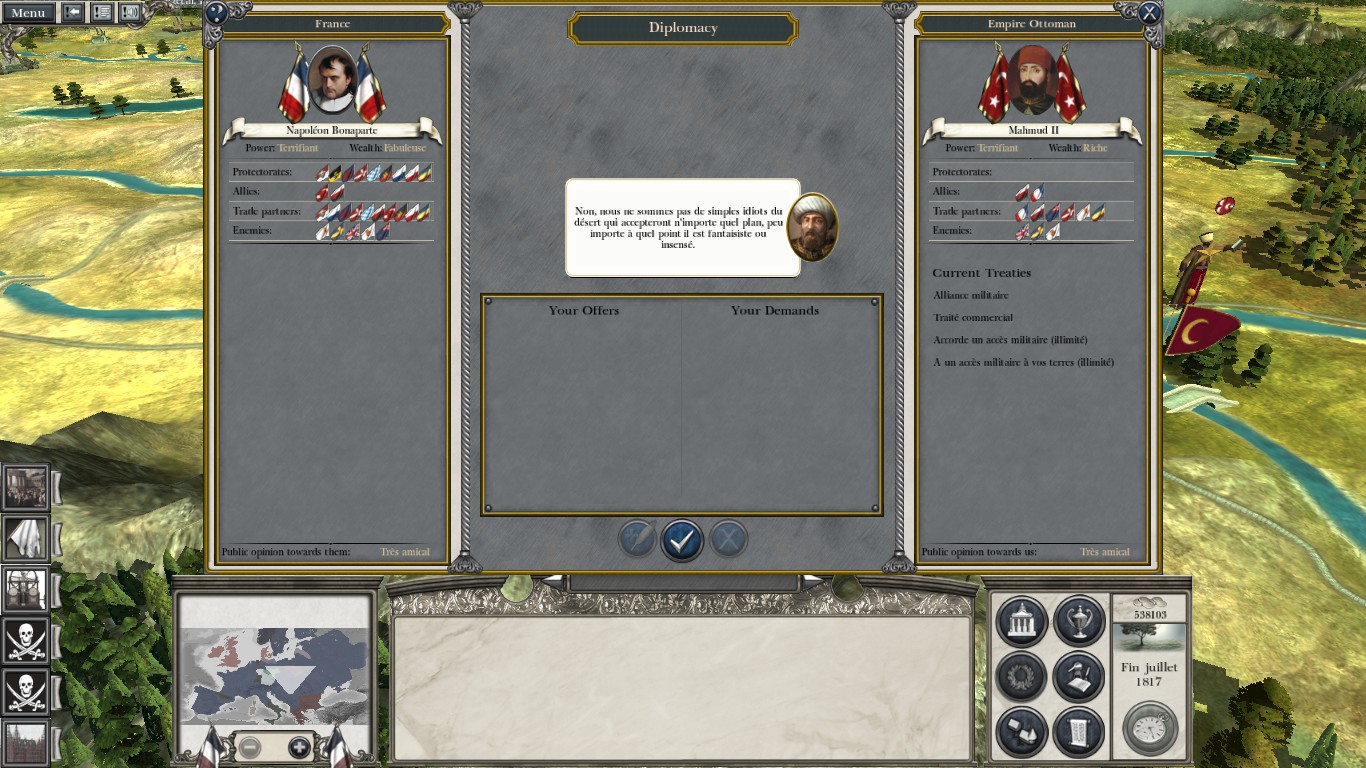Open the government building panel
The width and height of the screenshot is (1366, 768).
point(1022,621)
